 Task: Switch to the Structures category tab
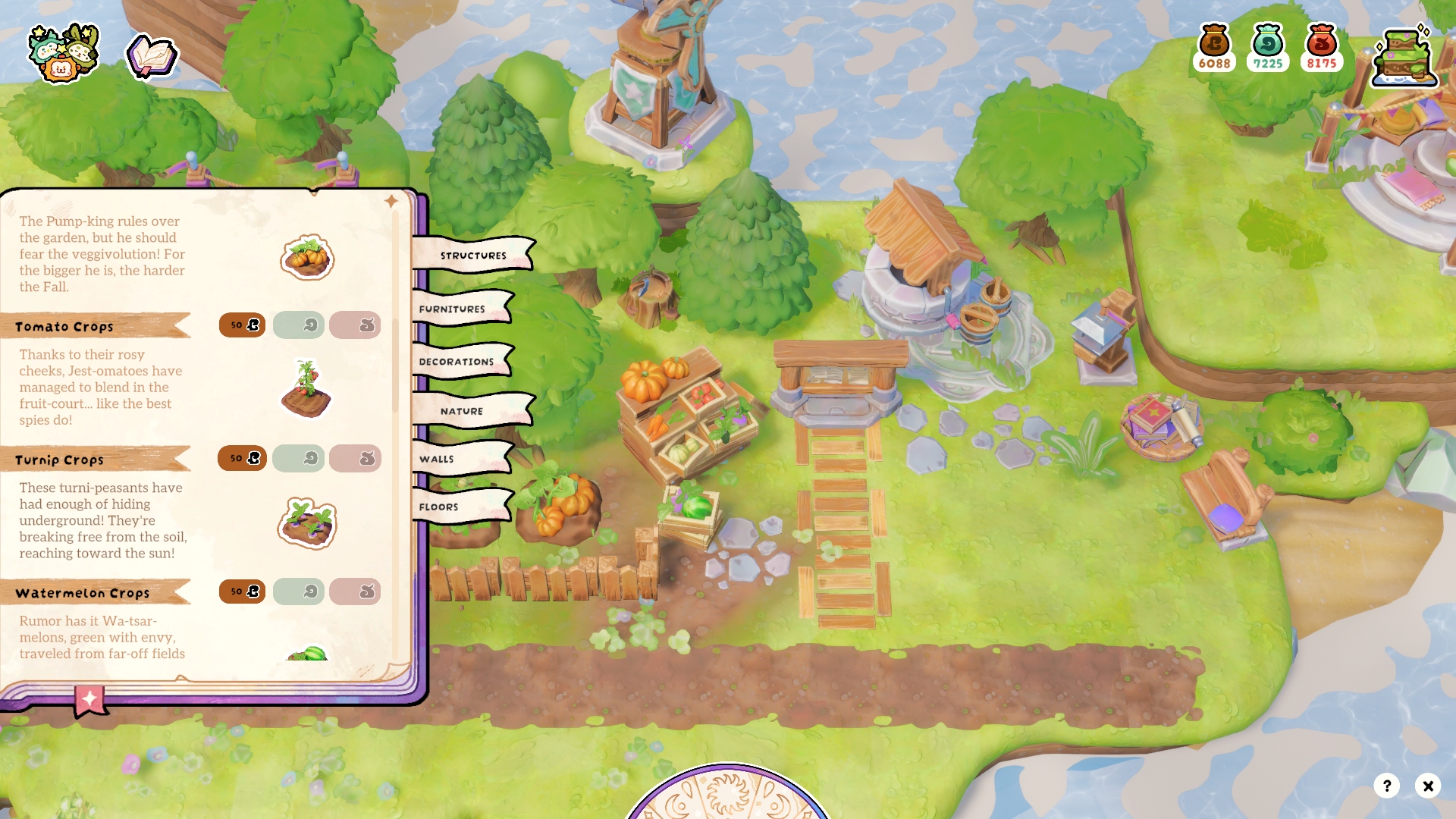472,256
